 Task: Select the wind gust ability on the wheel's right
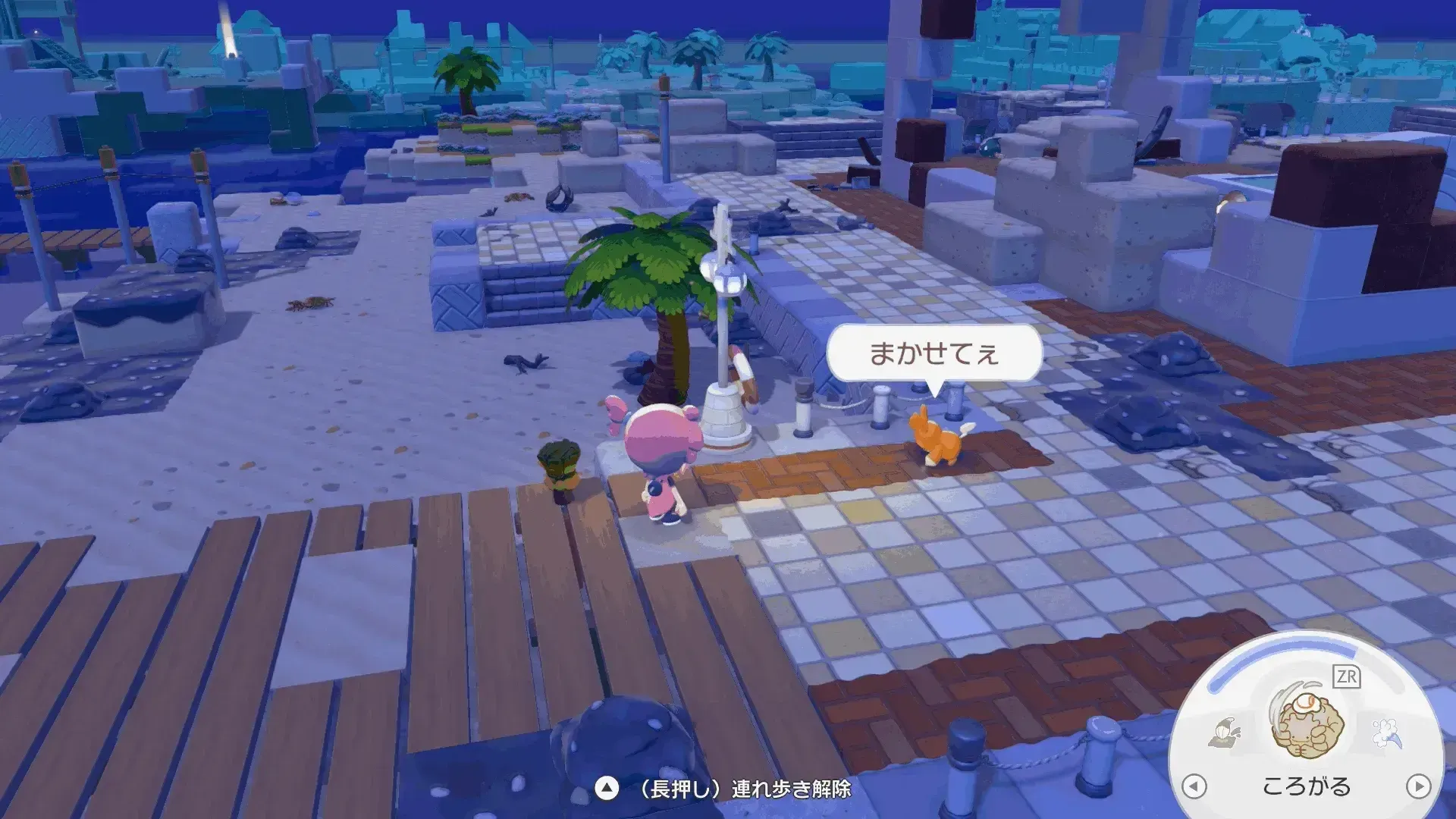(1385, 733)
